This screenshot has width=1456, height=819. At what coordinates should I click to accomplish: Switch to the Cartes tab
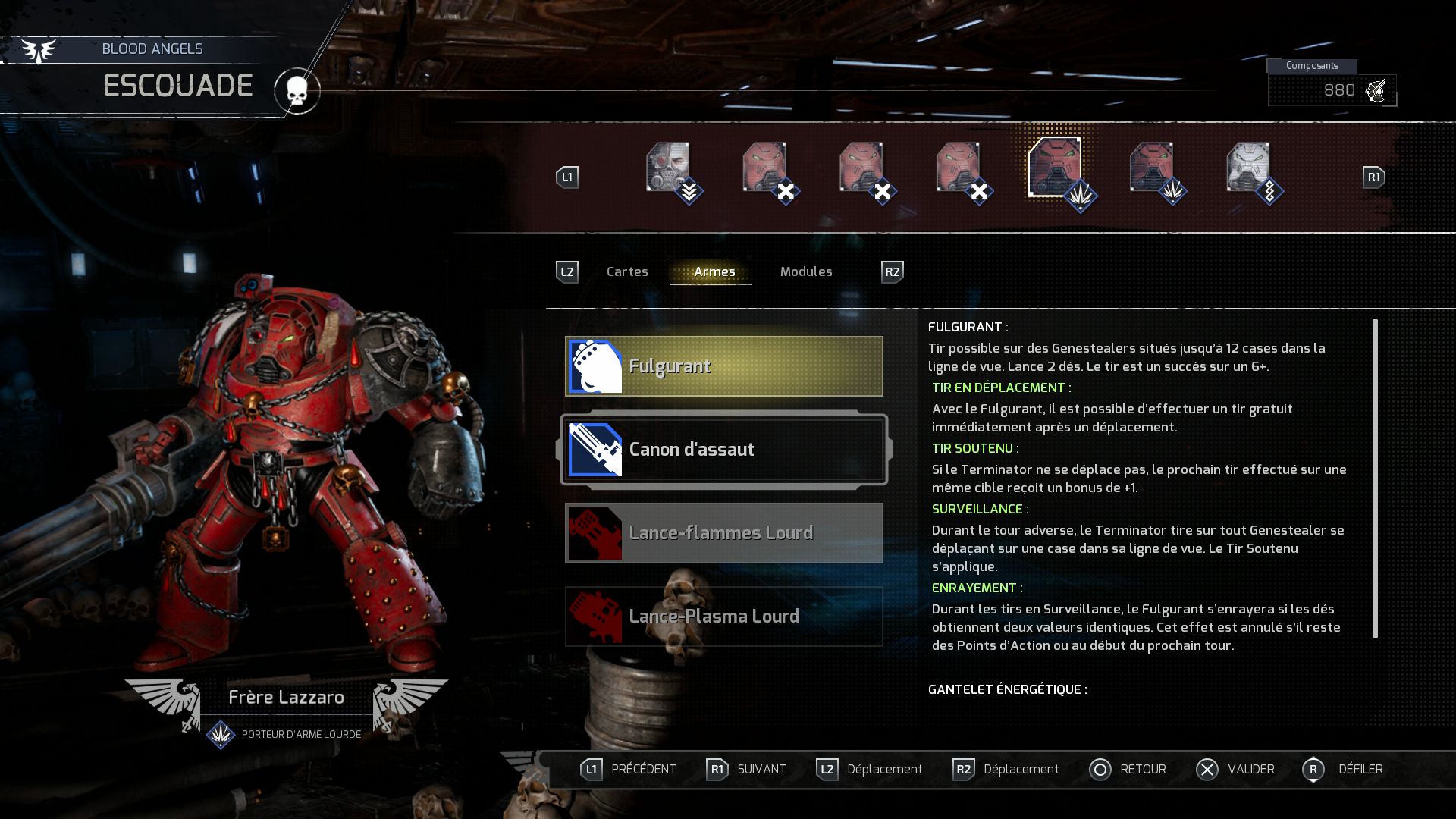[626, 271]
